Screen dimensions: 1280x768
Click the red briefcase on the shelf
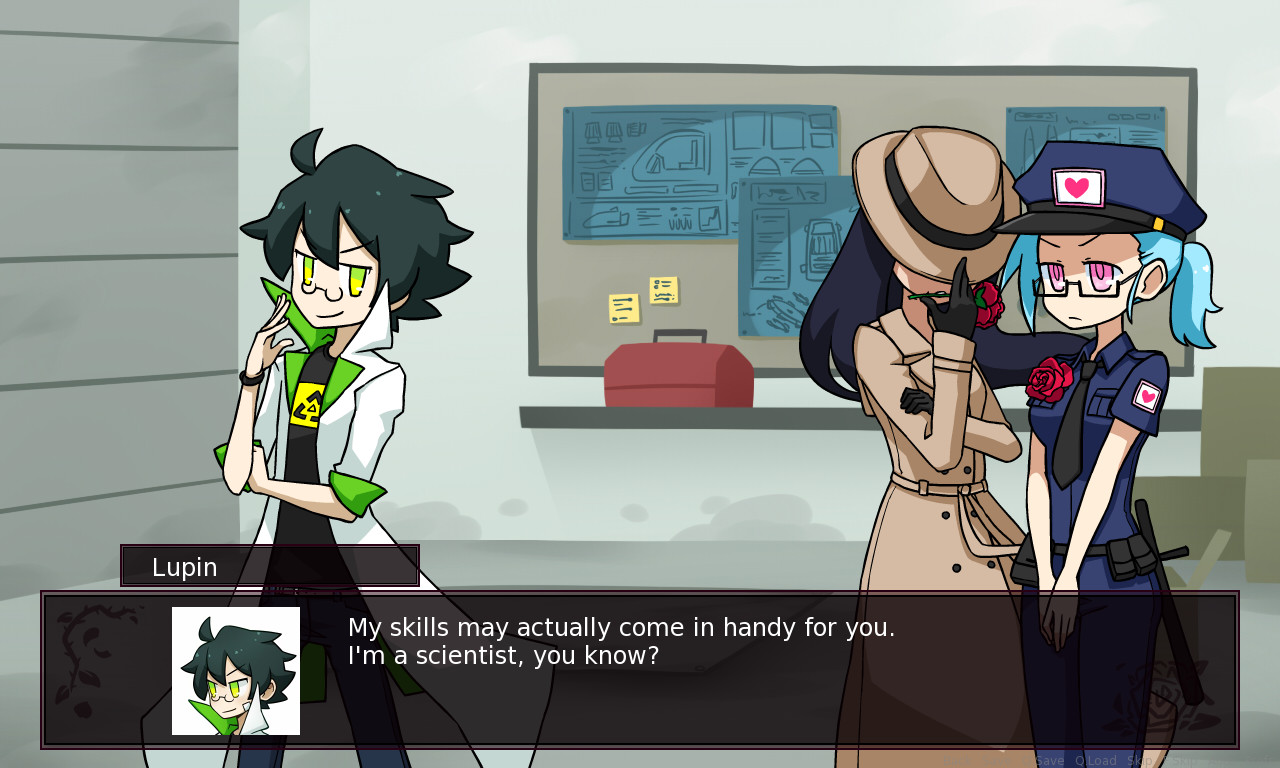click(x=678, y=372)
